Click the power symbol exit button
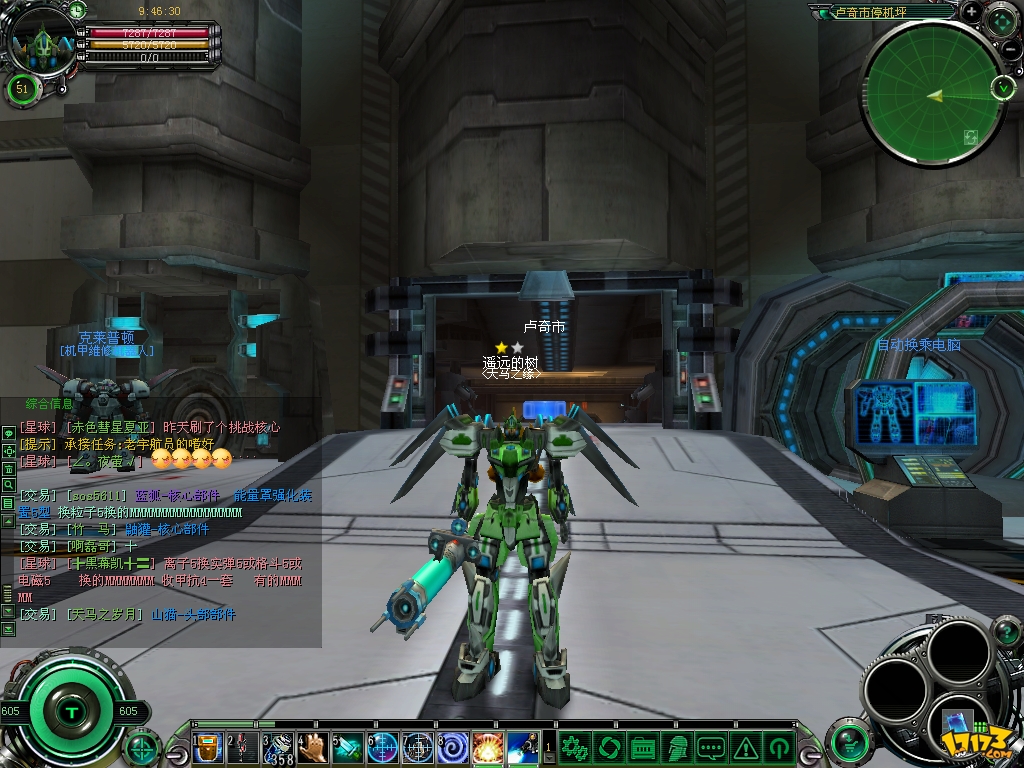This screenshot has height=768, width=1024. [778, 747]
